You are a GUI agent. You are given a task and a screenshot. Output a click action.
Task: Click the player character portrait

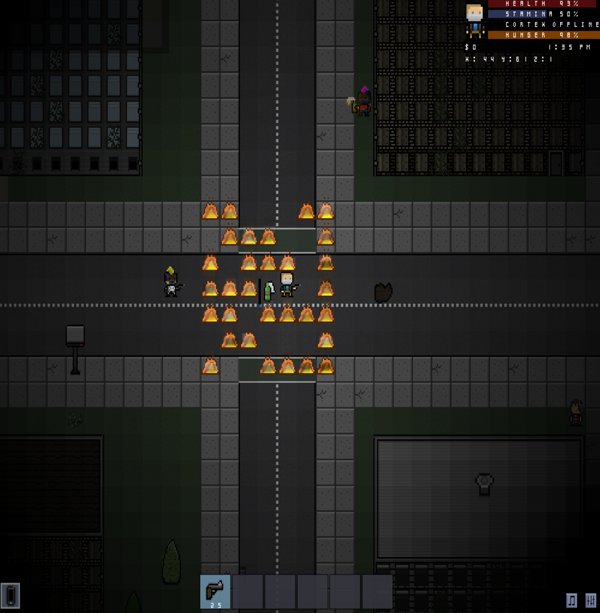pos(475,14)
